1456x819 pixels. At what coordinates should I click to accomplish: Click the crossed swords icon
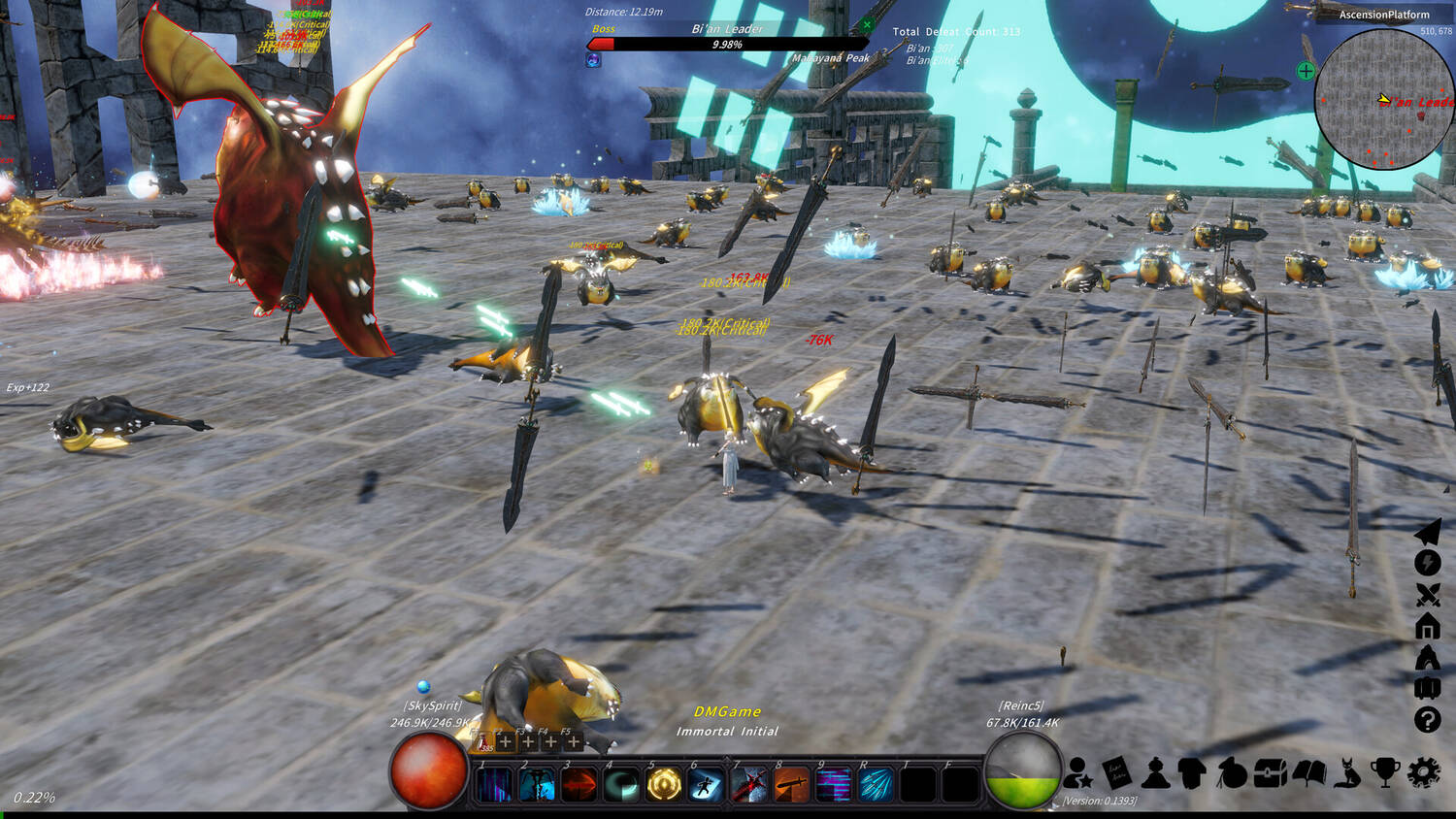click(1427, 595)
